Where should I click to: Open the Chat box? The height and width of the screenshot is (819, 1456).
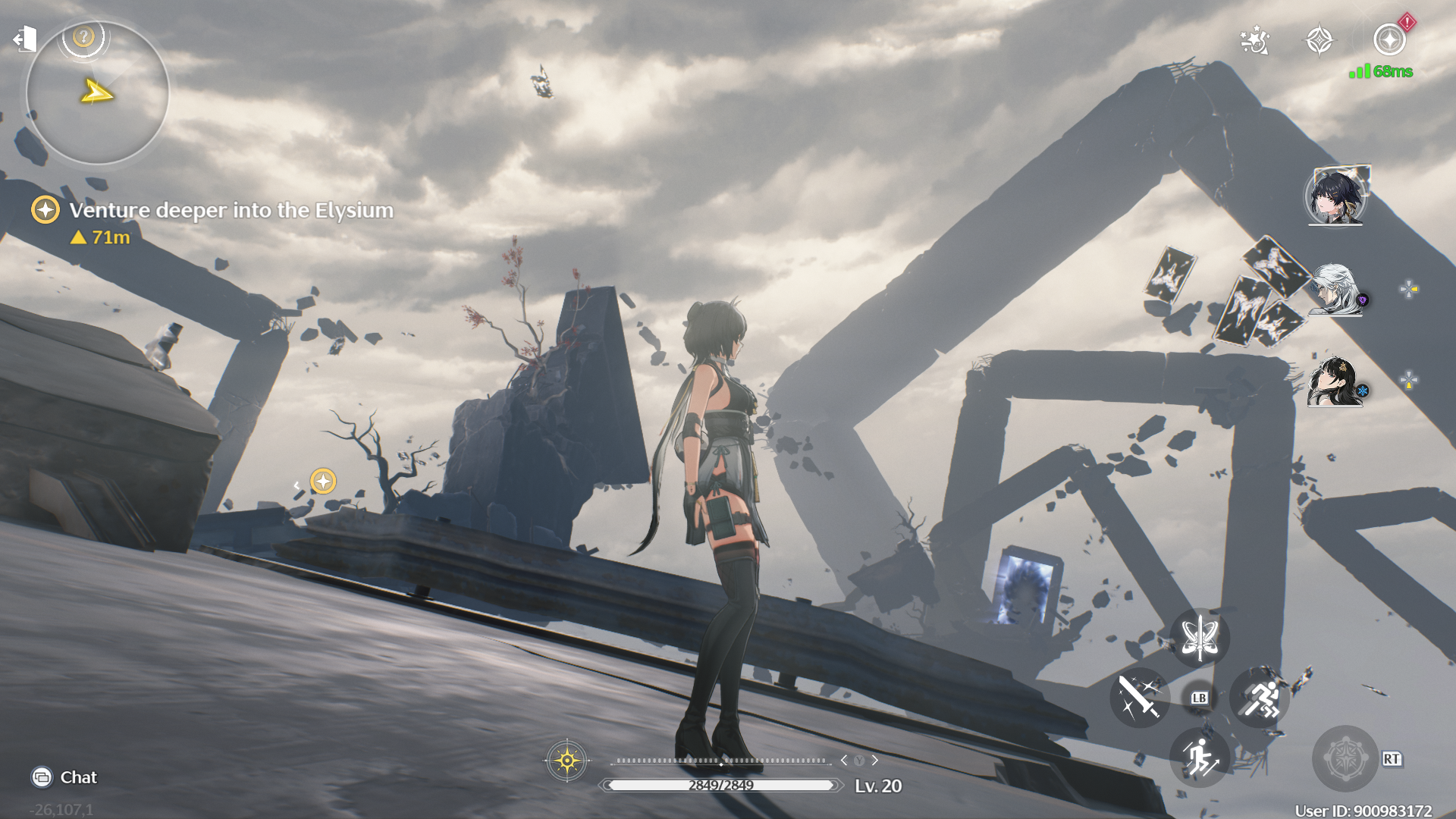pyautogui.click(x=65, y=777)
